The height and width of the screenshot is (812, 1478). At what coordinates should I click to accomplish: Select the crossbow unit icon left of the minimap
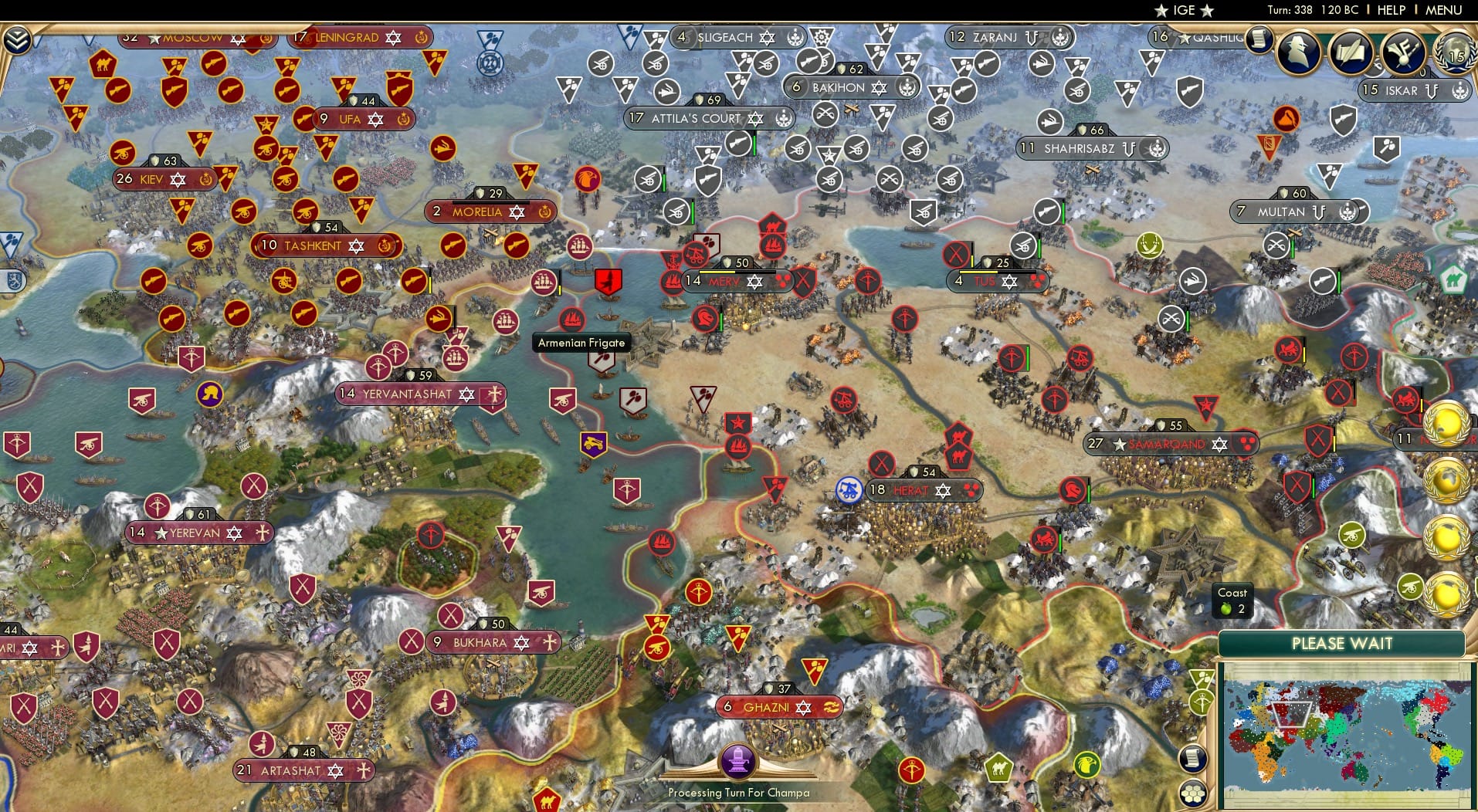(x=1202, y=704)
